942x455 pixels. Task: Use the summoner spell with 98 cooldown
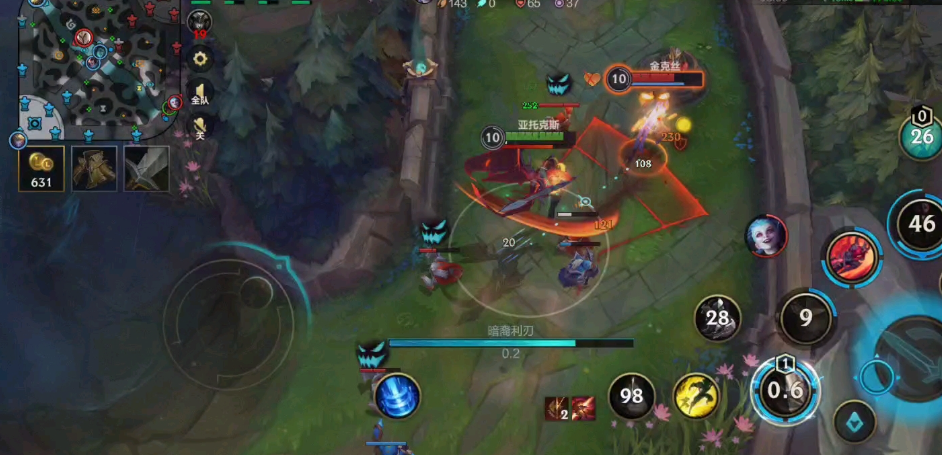(632, 397)
